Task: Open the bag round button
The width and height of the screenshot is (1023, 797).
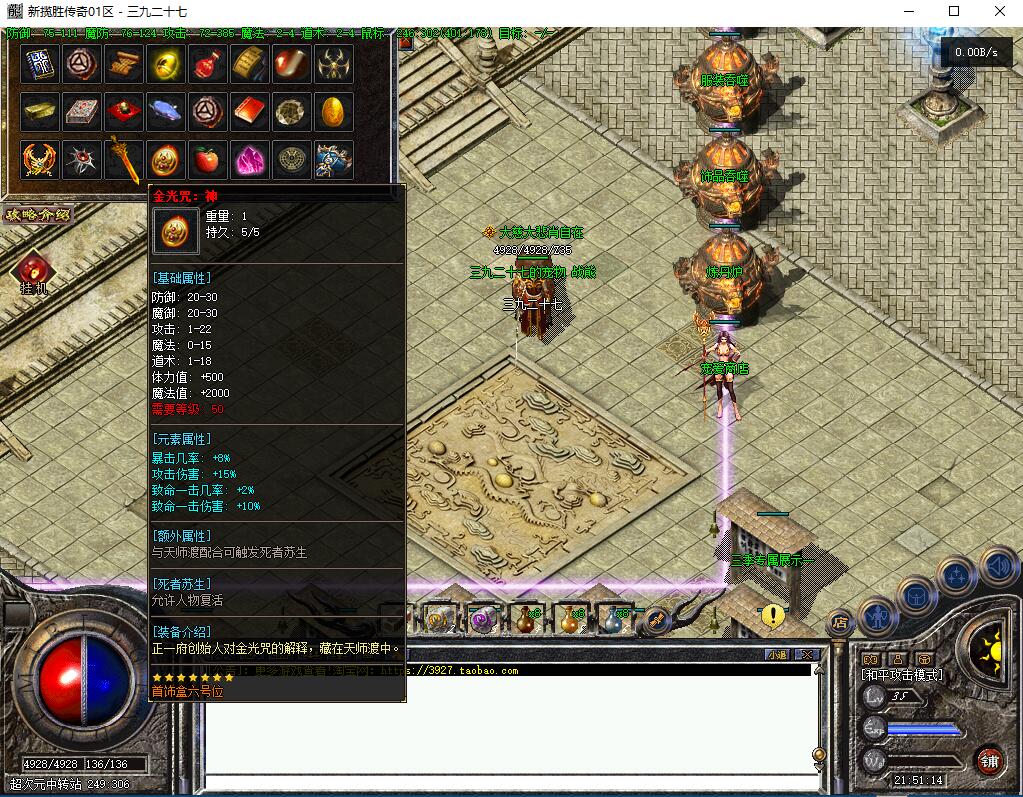Action: [x=916, y=596]
